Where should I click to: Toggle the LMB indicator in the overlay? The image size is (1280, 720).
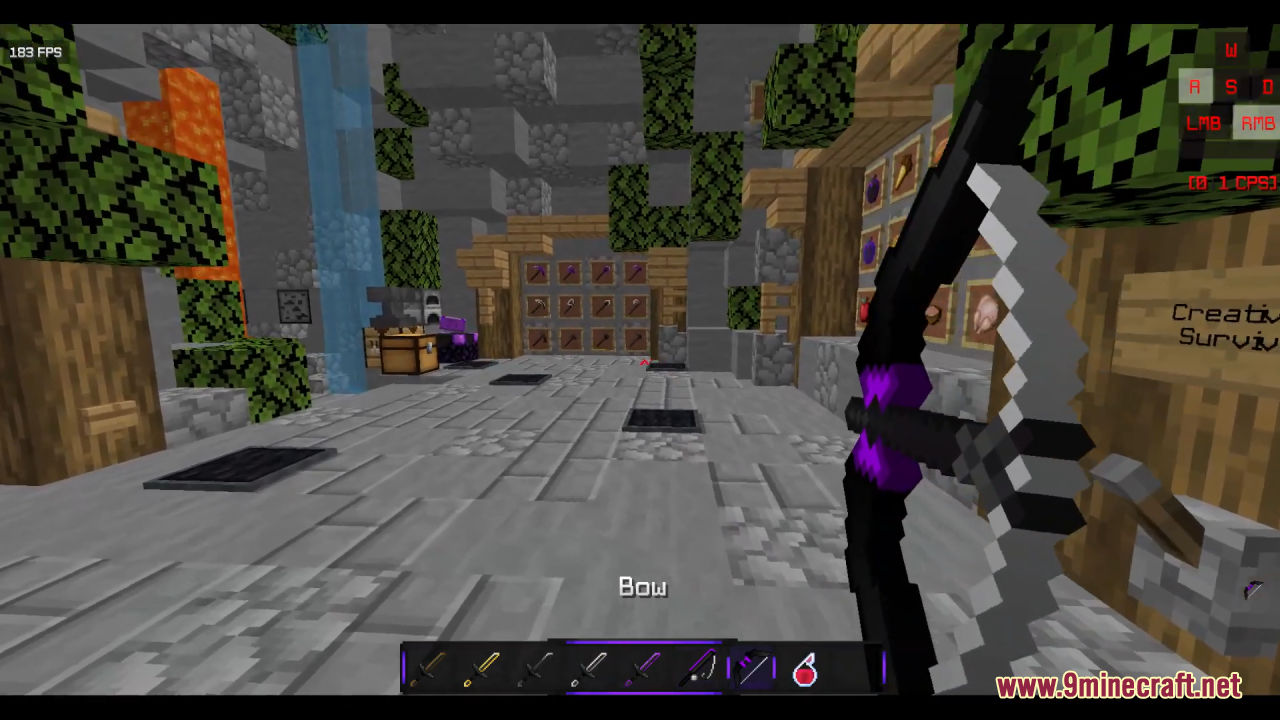(x=1203, y=123)
